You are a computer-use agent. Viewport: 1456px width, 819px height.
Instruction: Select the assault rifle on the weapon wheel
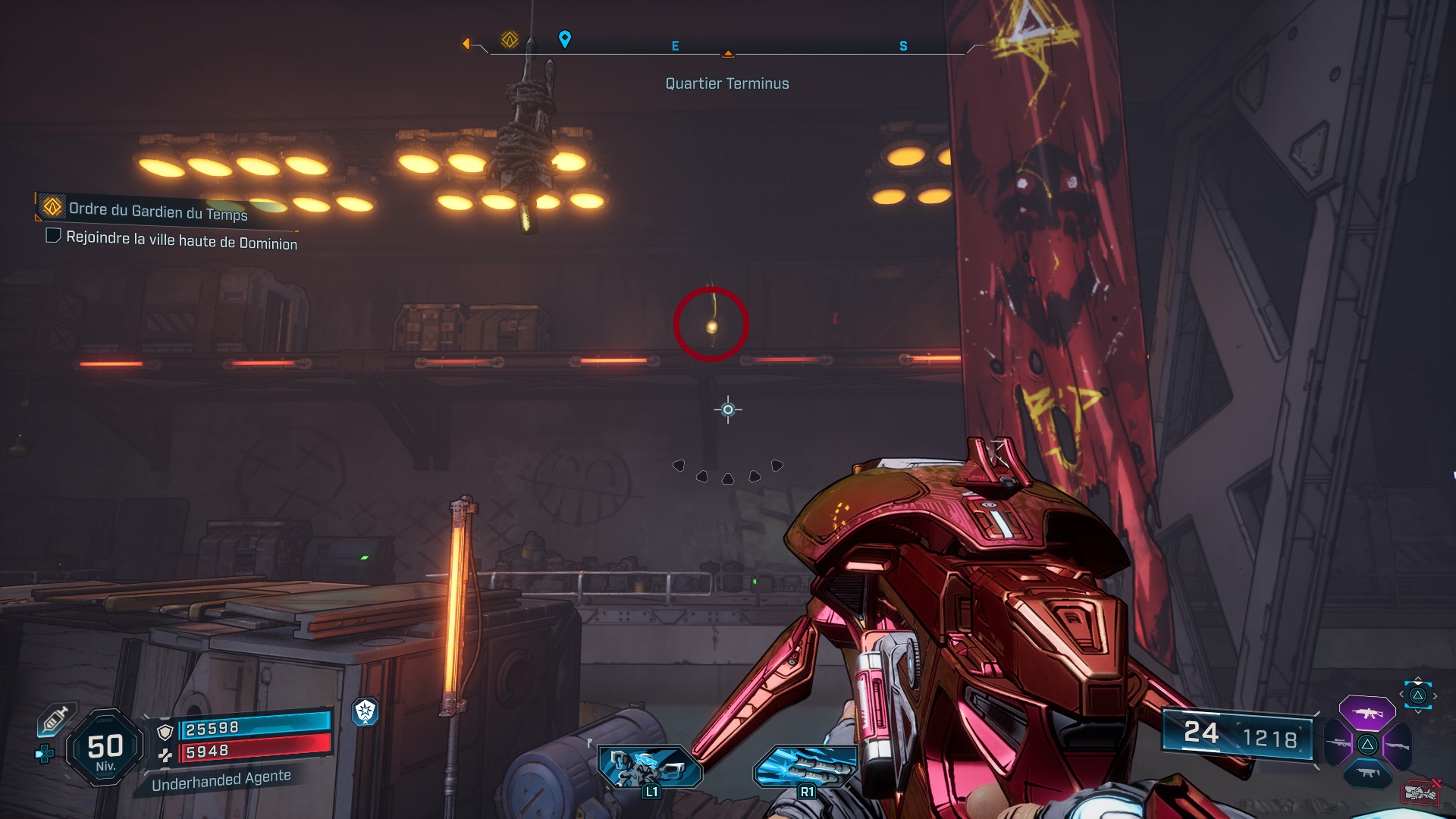tap(1367, 713)
